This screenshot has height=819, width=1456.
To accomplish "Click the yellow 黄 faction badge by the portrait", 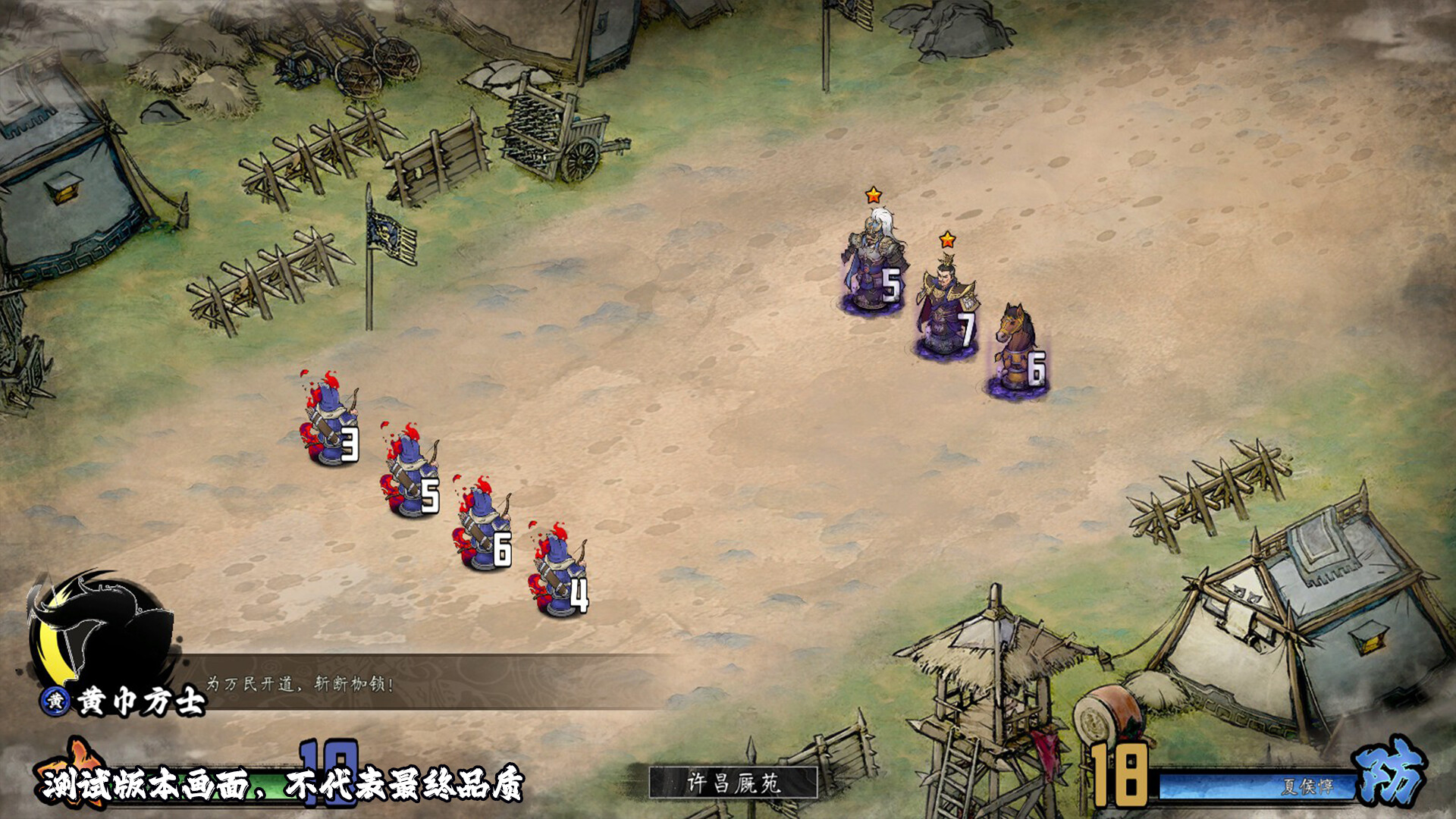I will pyautogui.click(x=55, y=701).
